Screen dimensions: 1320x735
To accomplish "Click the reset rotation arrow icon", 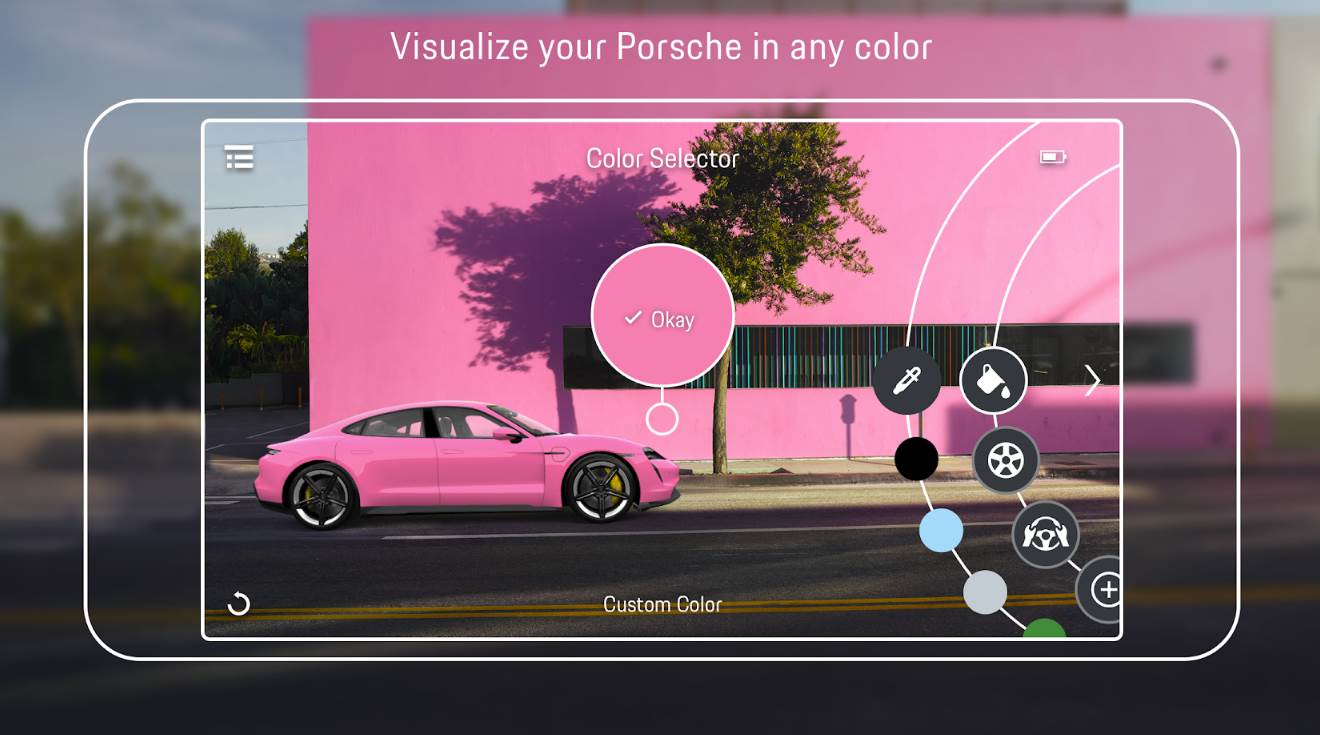I will (x=238, y=603).
